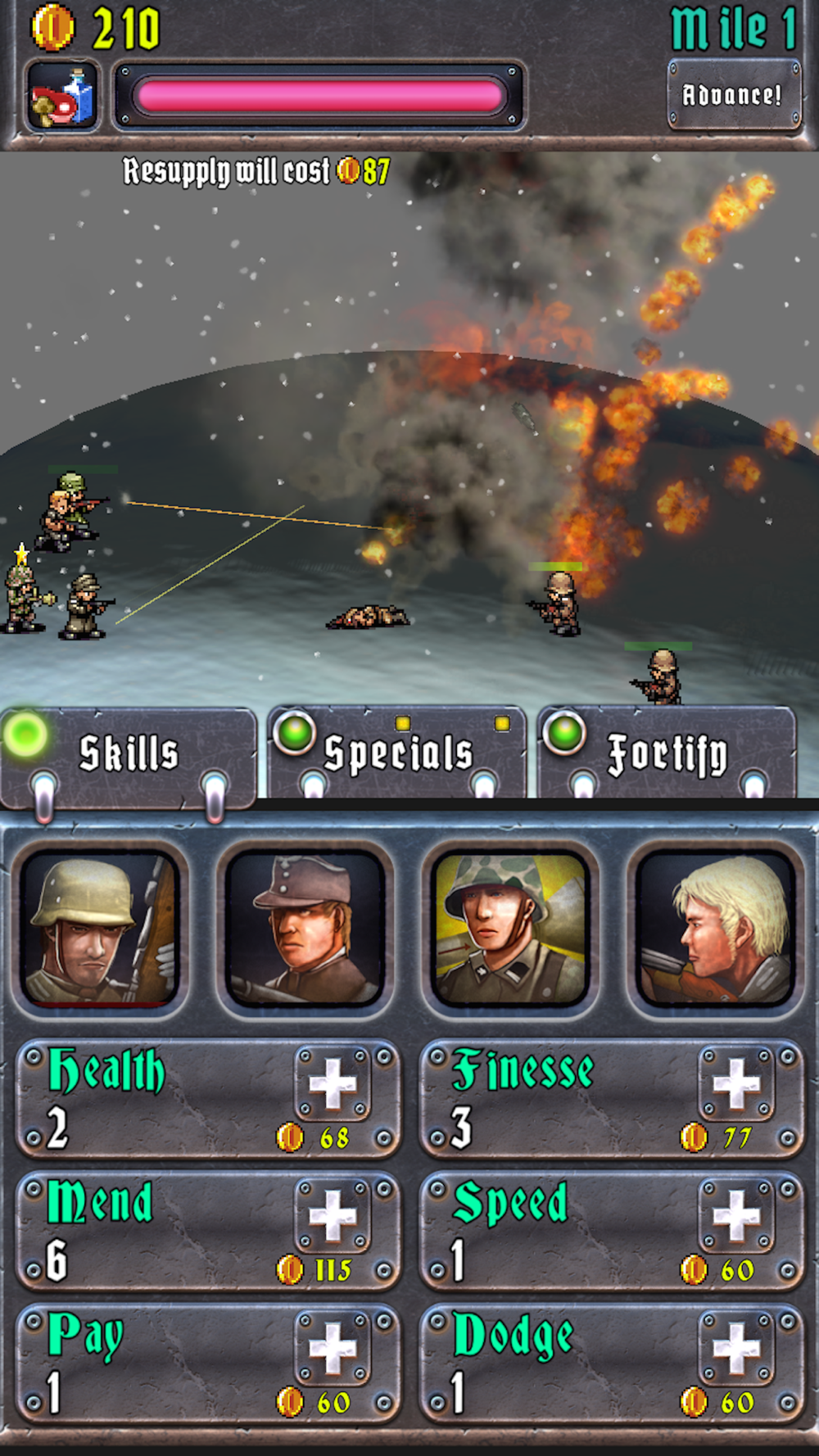Tap the Advance! button
Image resolution: width=819 pixels, height=1456 pixels.
[733, 95]
